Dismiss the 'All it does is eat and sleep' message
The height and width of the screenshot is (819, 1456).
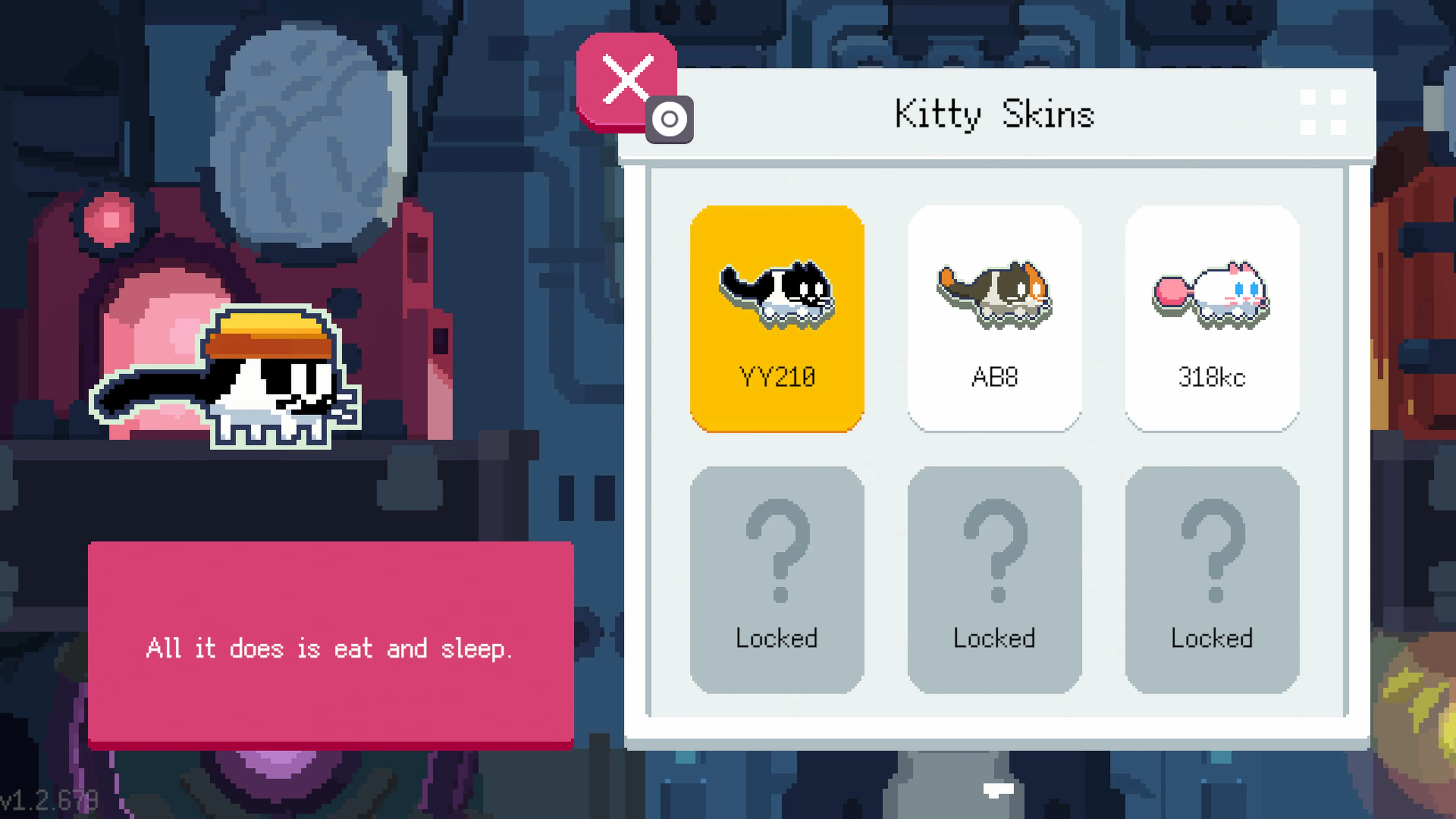[x=331, y=647]
